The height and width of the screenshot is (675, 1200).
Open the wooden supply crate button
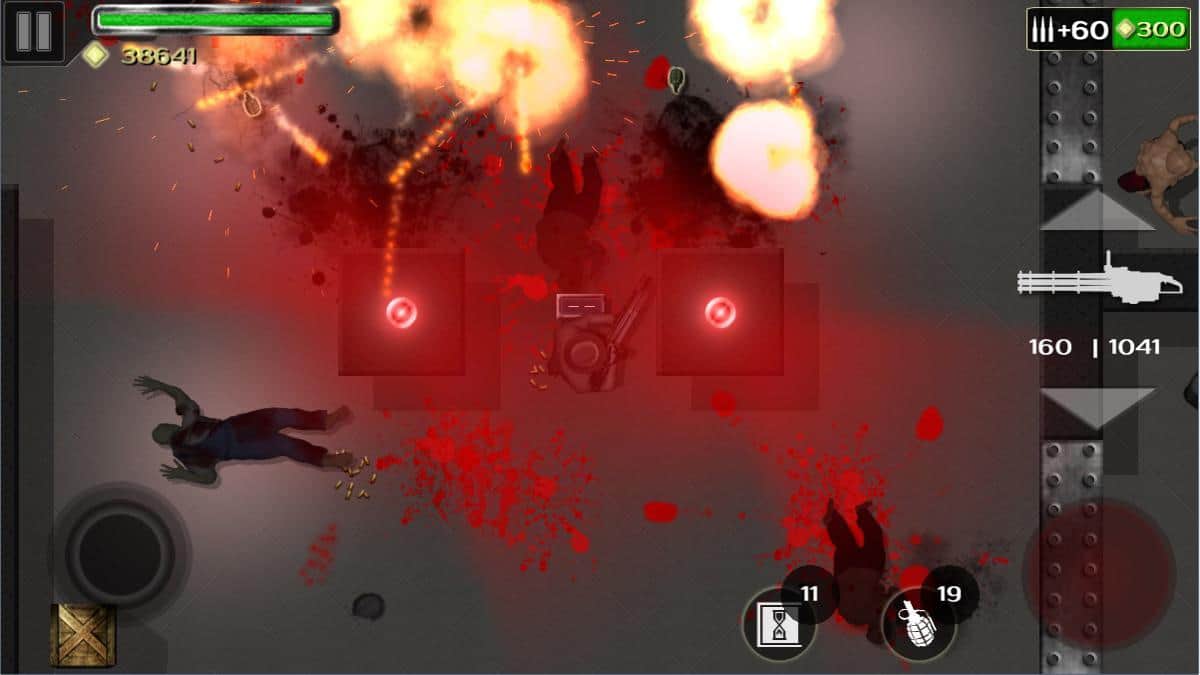[x=83, y=636]
